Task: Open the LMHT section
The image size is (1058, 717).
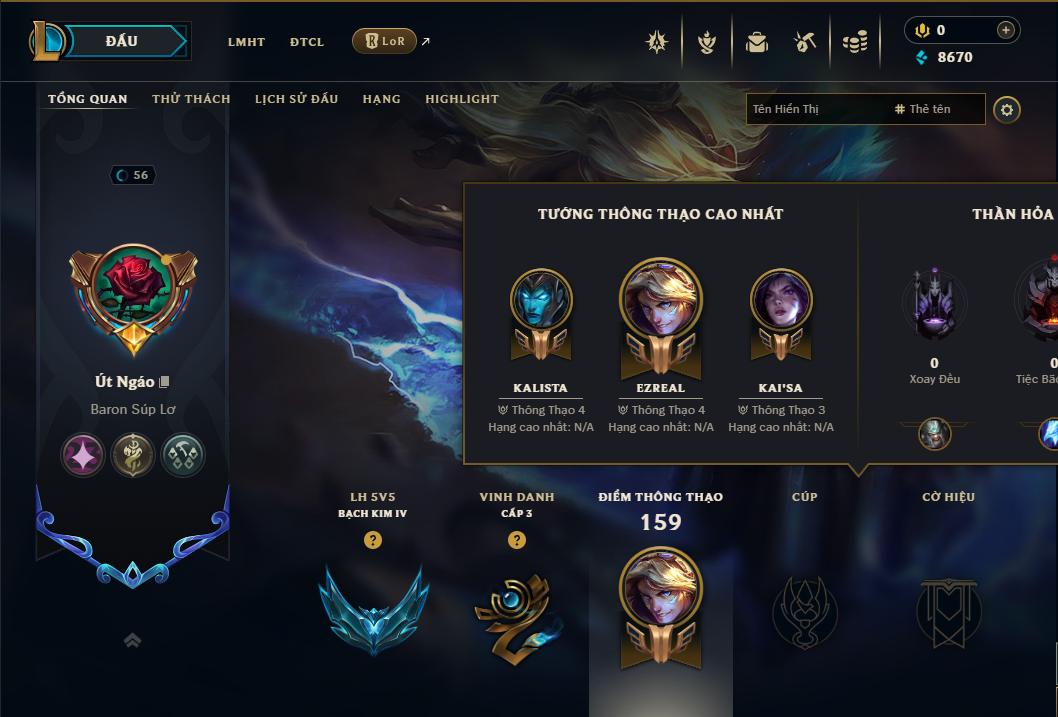Action: pos(246,42)
